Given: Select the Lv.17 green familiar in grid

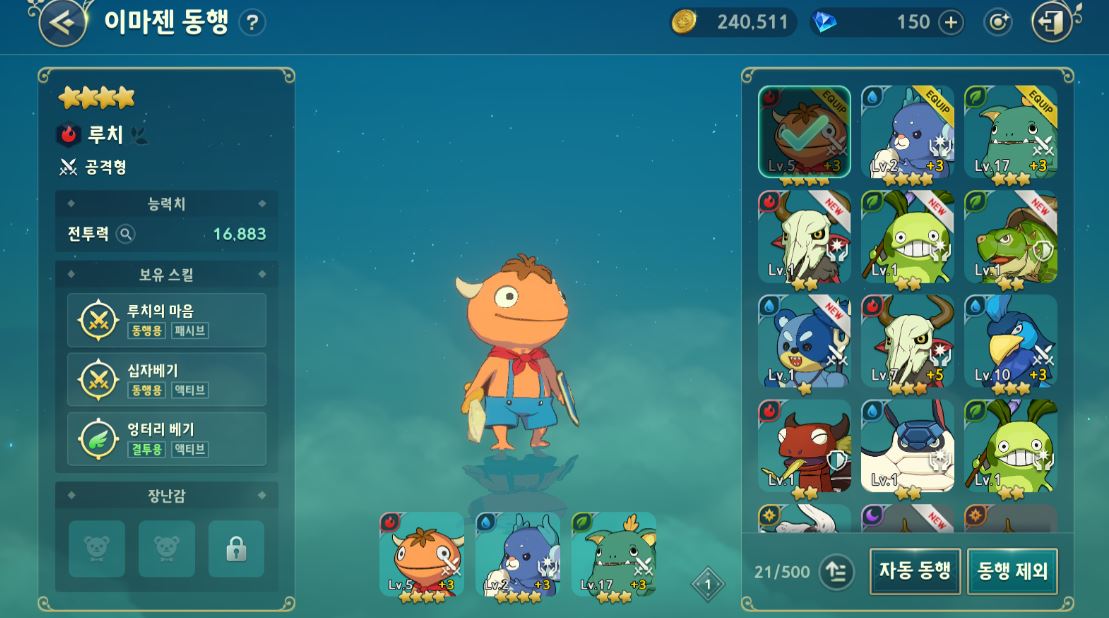Looking at the screenshot, I should coord(1010,132).
